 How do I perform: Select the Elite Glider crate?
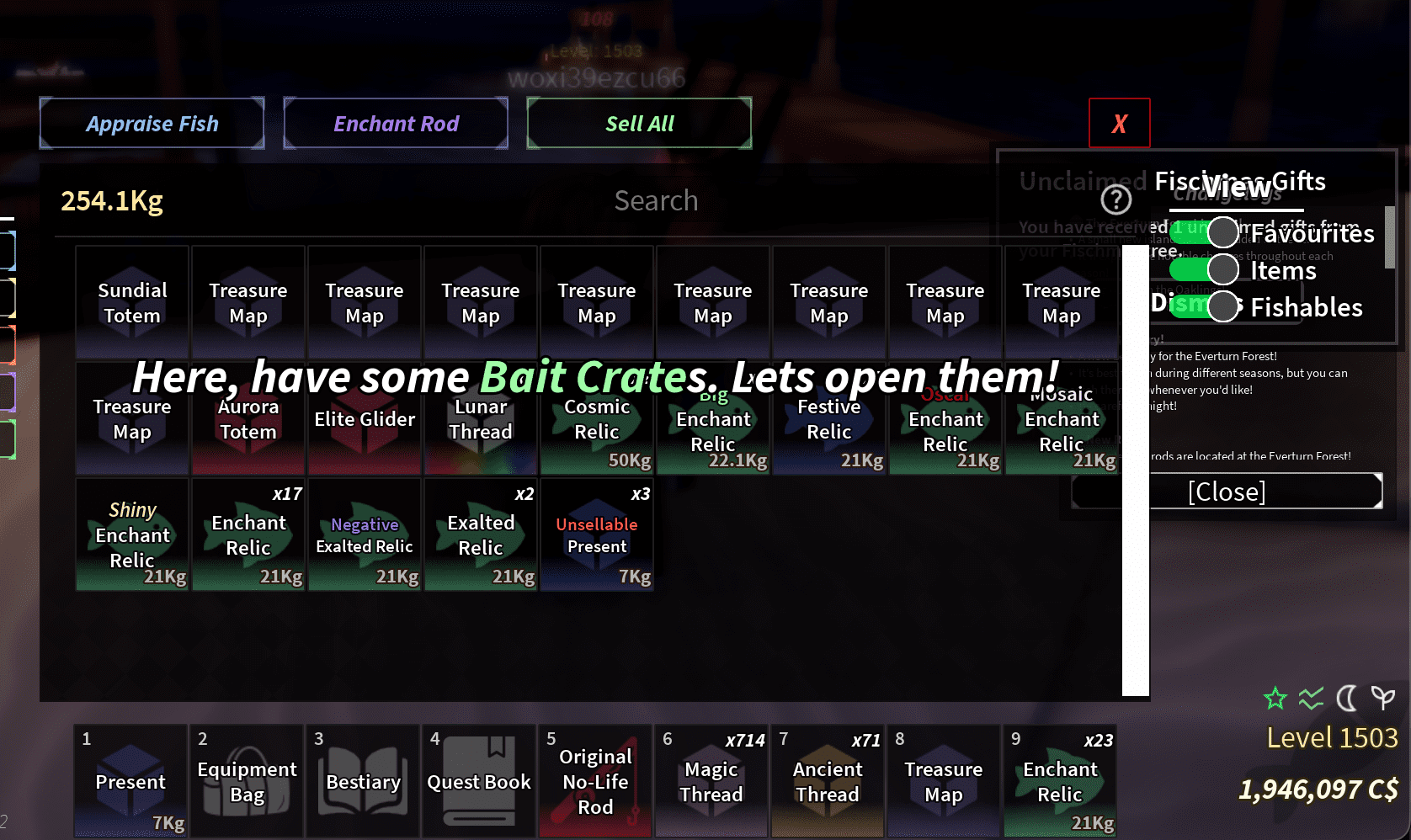(x=364, y=418)
